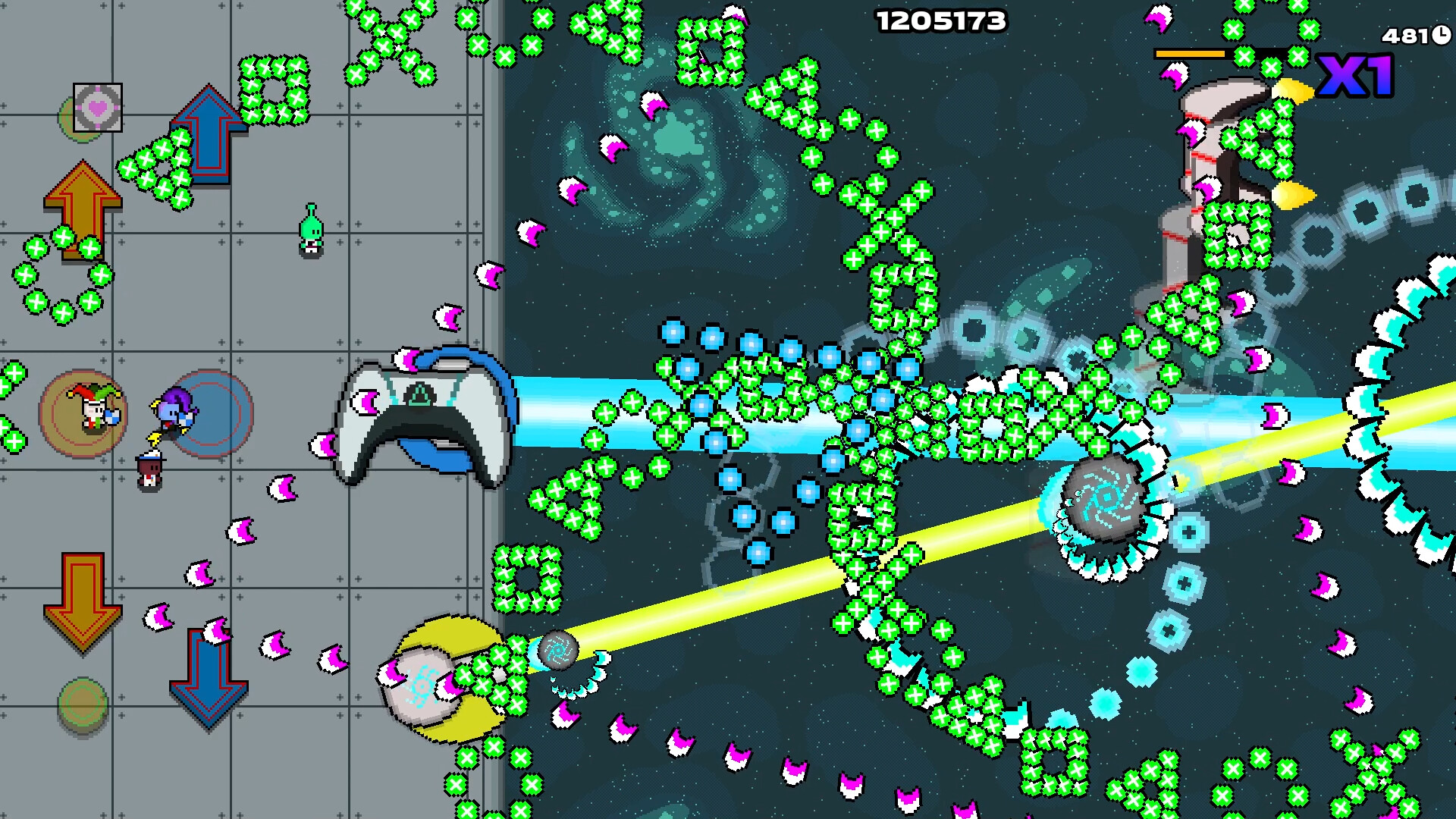Click the score display reading 1205173
Viewport: 1456px width, 819px height.
(x=943, y=23)
